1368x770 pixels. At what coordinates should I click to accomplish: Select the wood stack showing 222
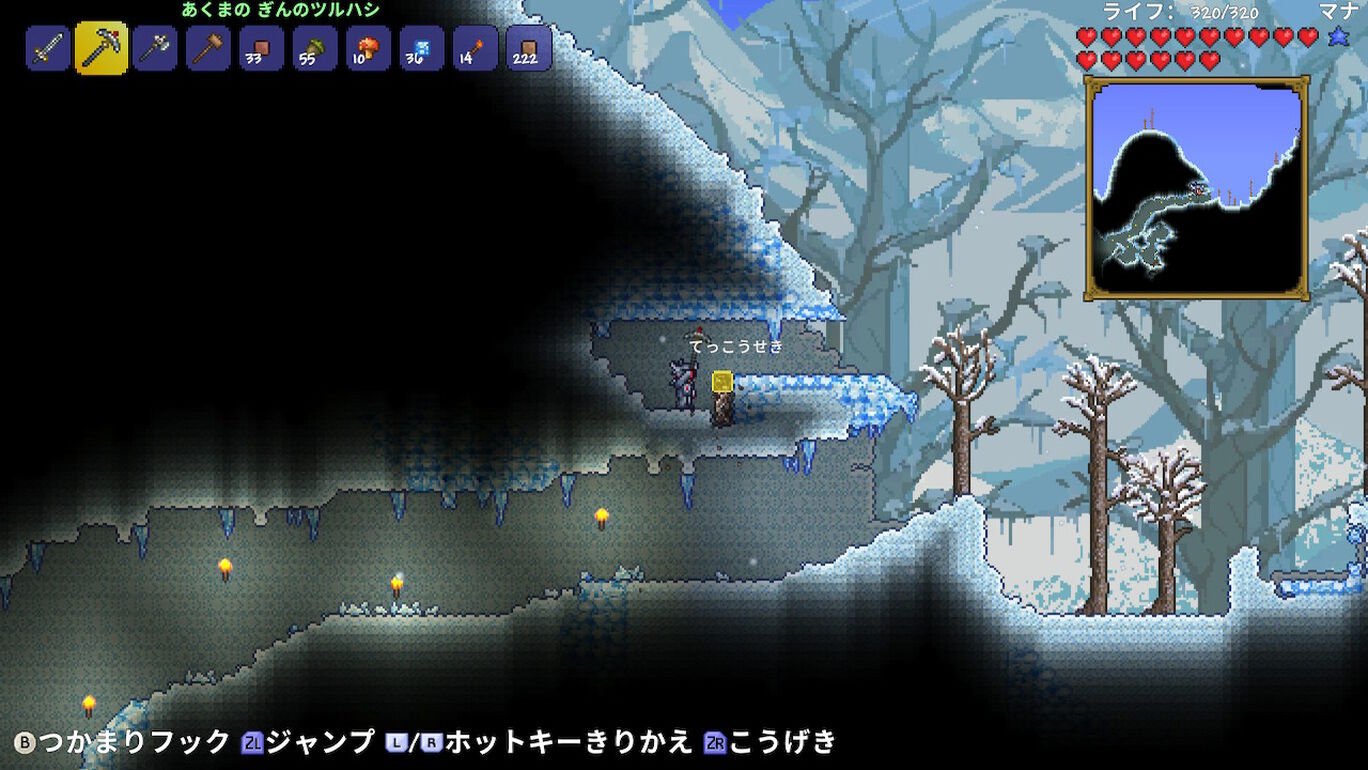[526, 48]
